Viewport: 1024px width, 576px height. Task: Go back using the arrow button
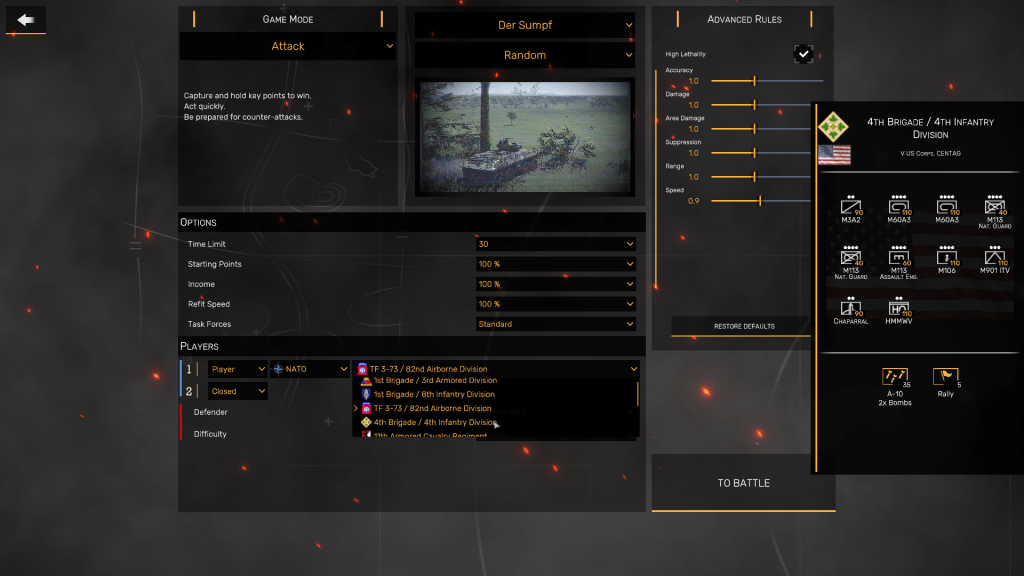pos(25,20)
